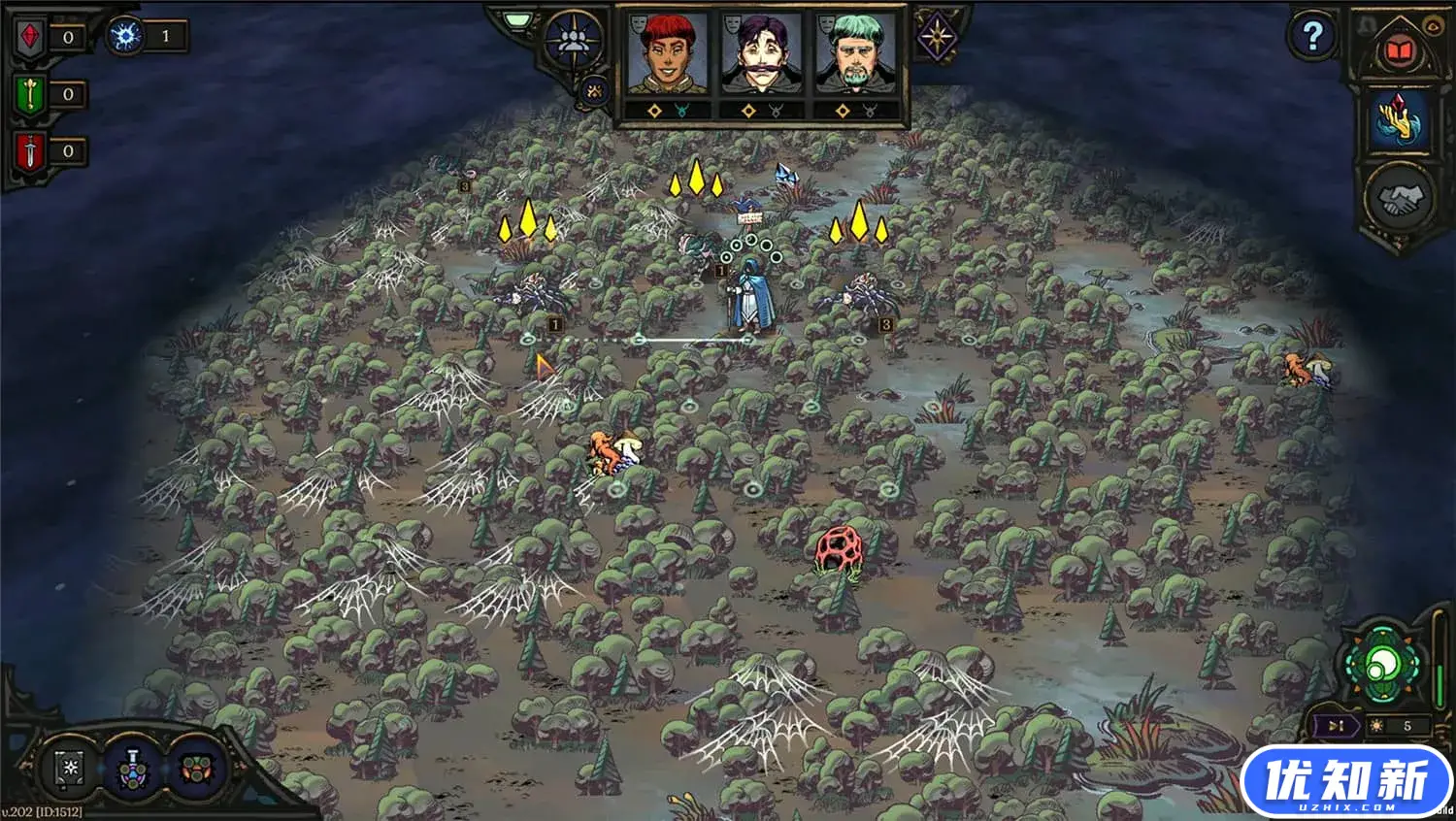
Task: Open the grey spellbook with star
Action: click(x=71, y=769)
